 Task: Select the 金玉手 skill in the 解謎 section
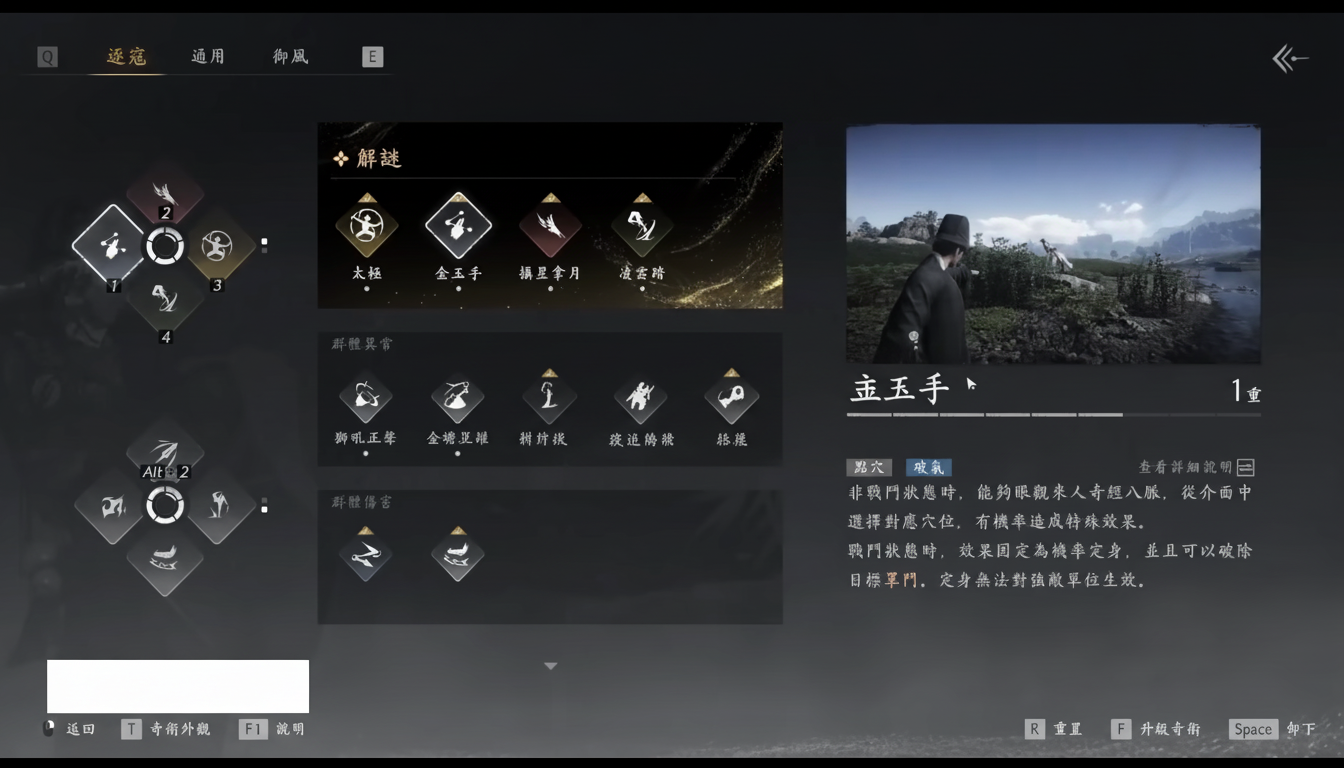[x=457, y=228]
